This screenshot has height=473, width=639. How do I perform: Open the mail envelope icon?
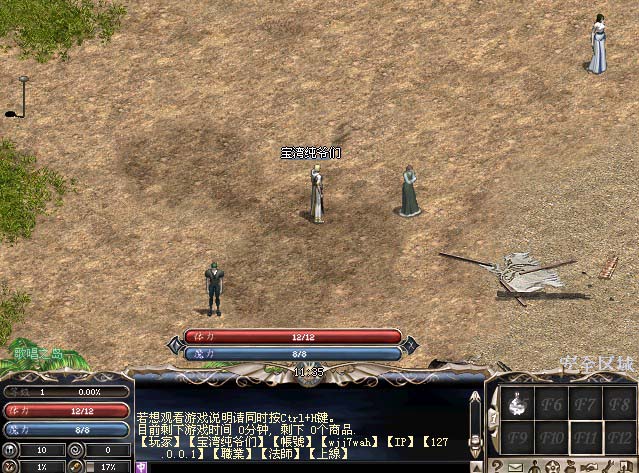click(514, 466)
